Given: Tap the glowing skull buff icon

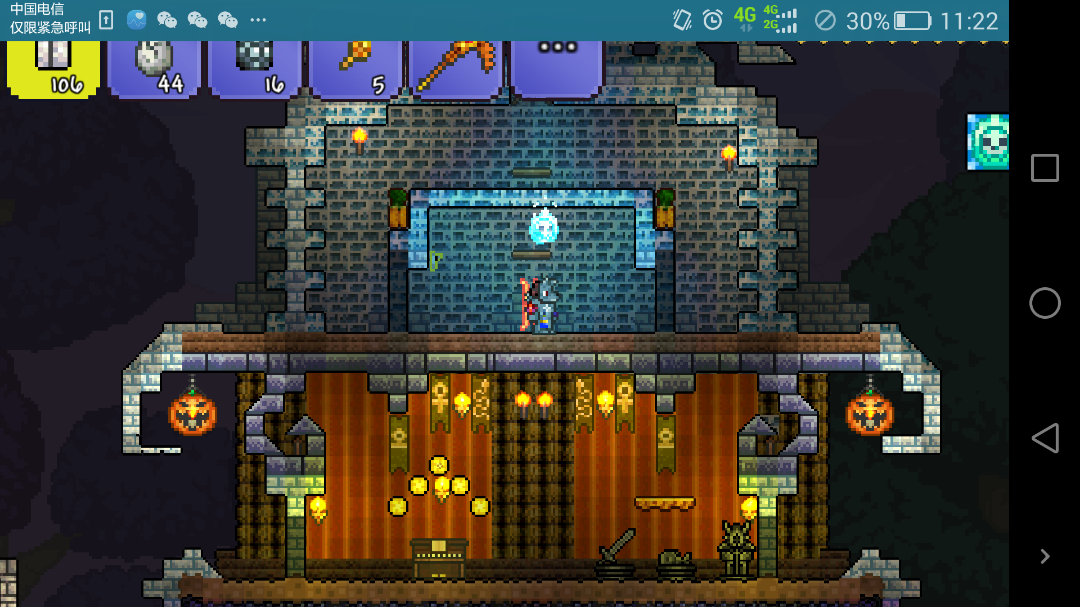Looking at the screenshot, I should tap(988, 141).
